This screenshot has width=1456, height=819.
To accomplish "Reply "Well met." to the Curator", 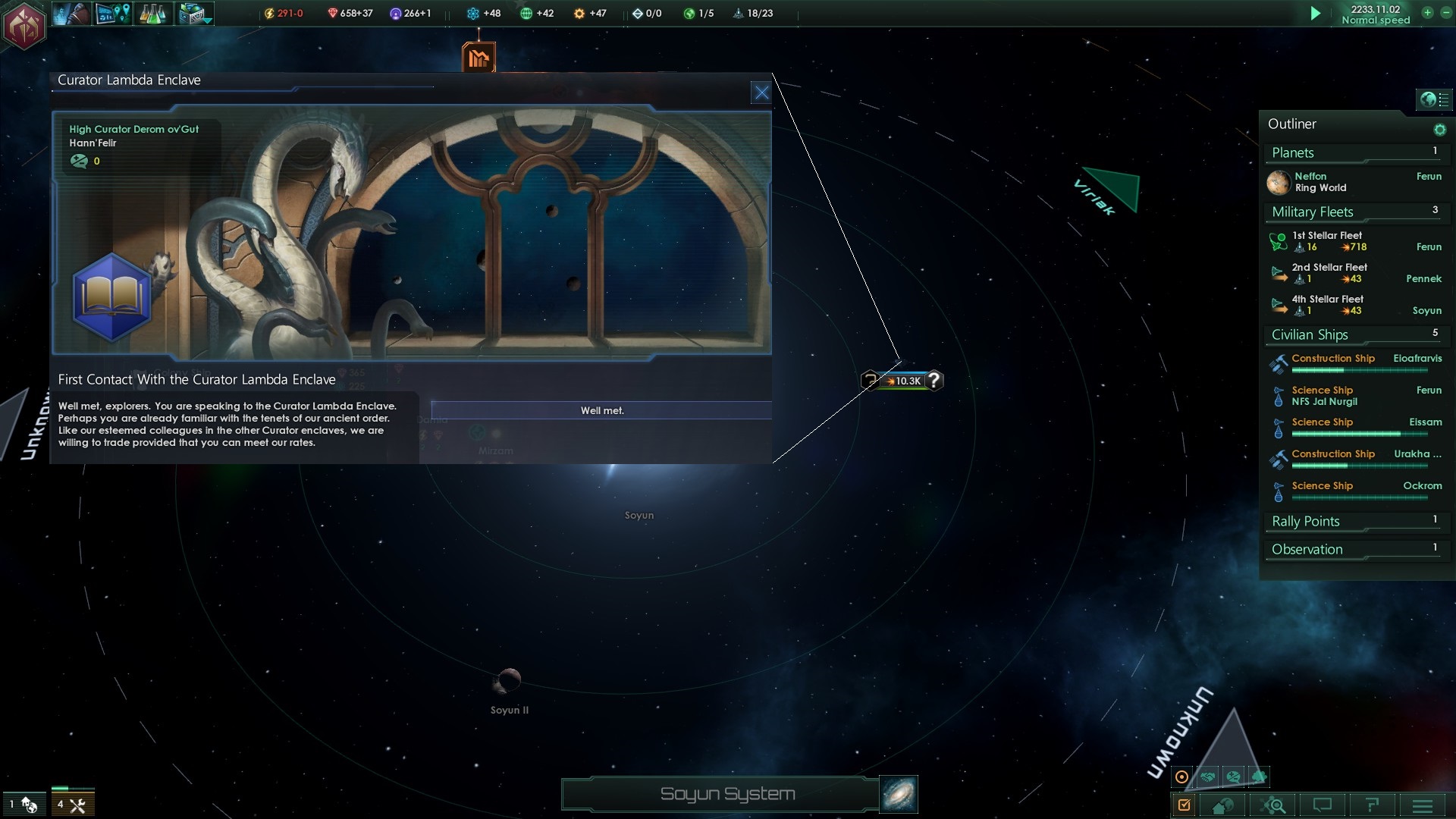I will [601, 410].
